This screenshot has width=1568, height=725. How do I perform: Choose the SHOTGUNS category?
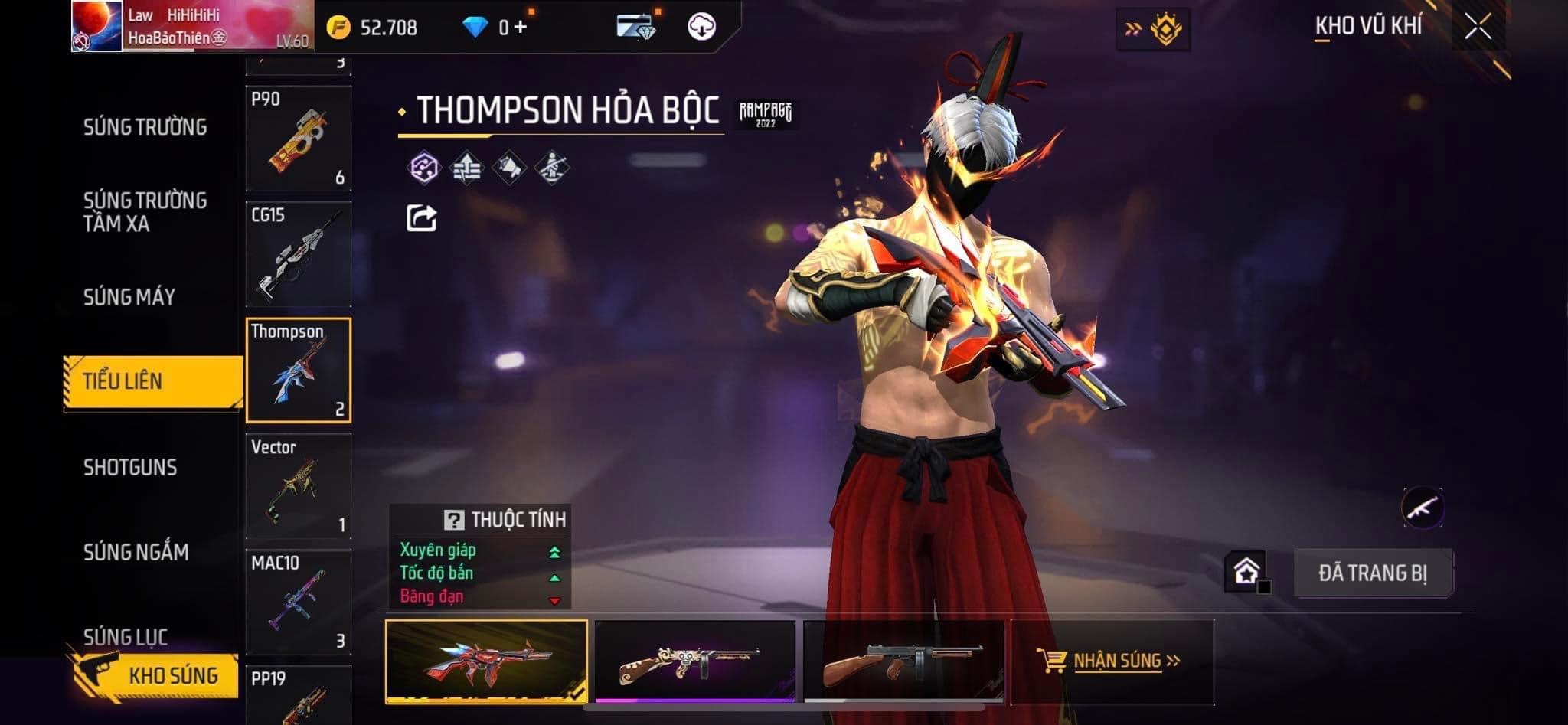pos(130,467)
